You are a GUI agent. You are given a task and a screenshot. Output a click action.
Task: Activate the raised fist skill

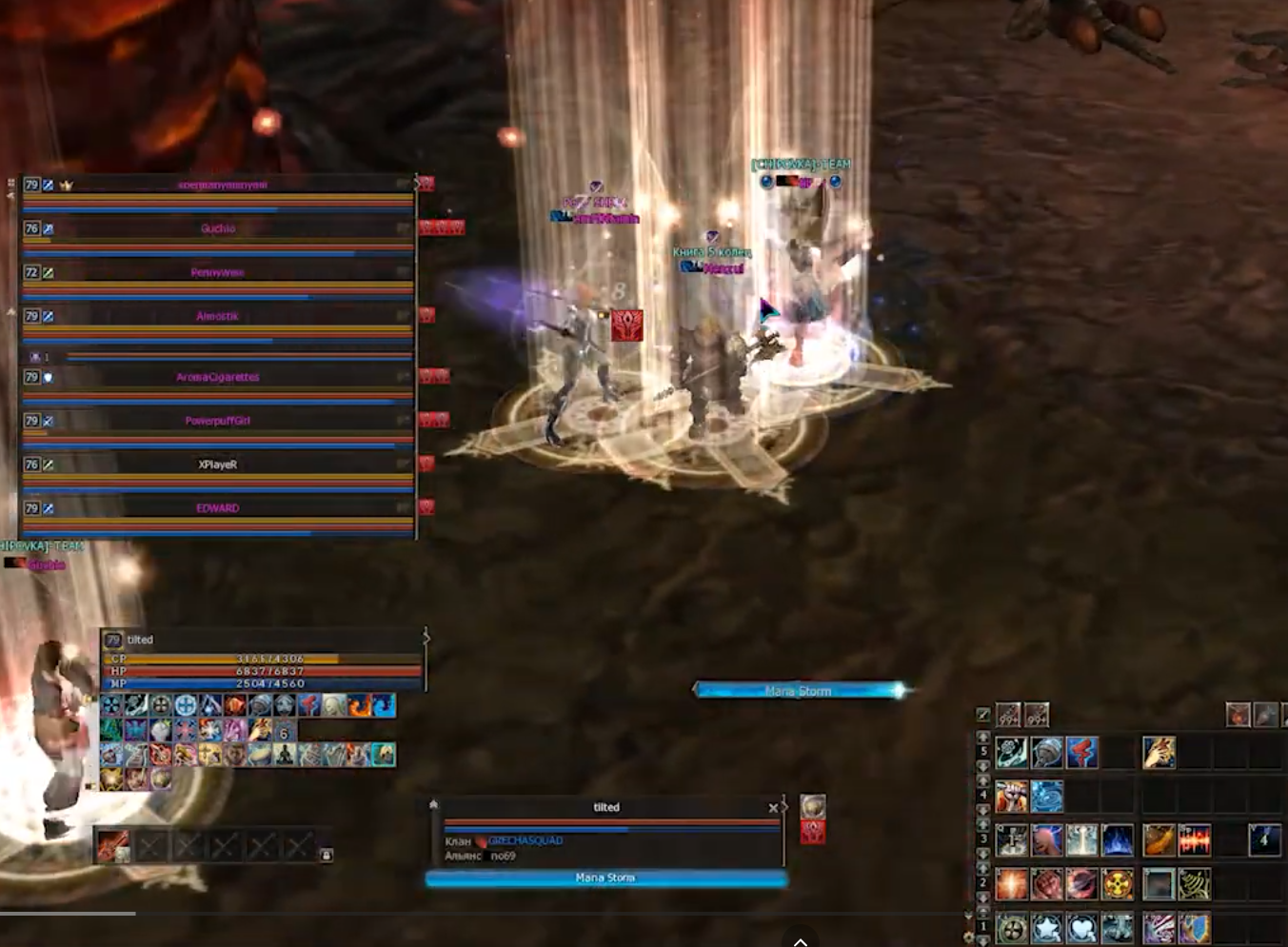(1011, 797)
